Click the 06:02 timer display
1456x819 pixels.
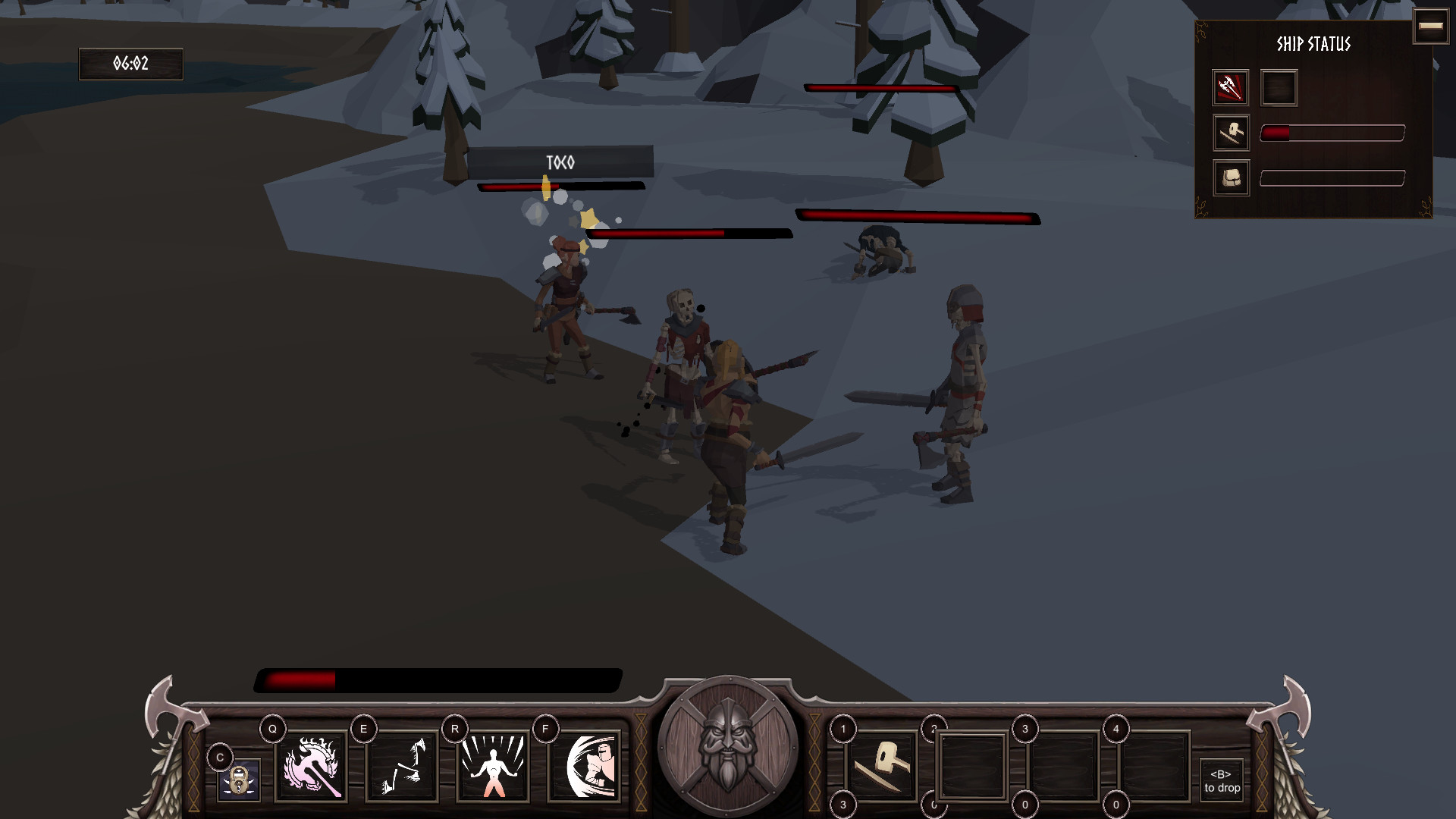coord(130,64)
